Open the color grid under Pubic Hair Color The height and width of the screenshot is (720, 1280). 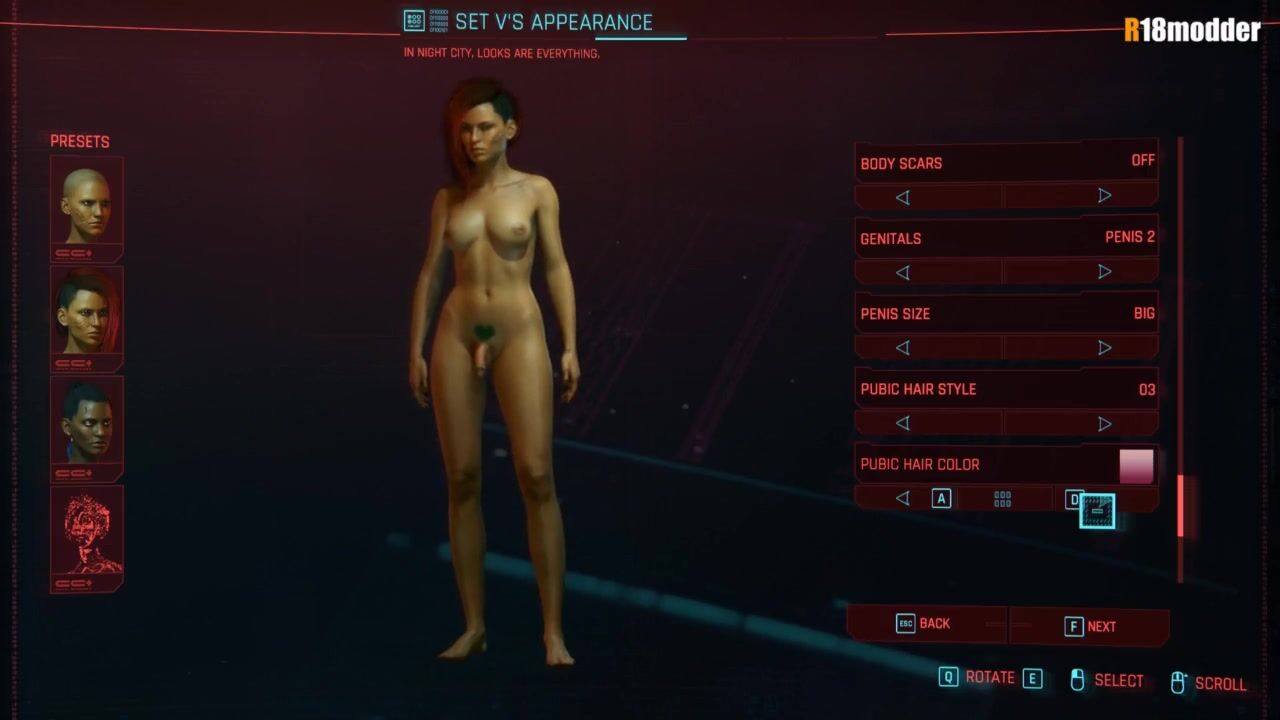[1003, 499]
